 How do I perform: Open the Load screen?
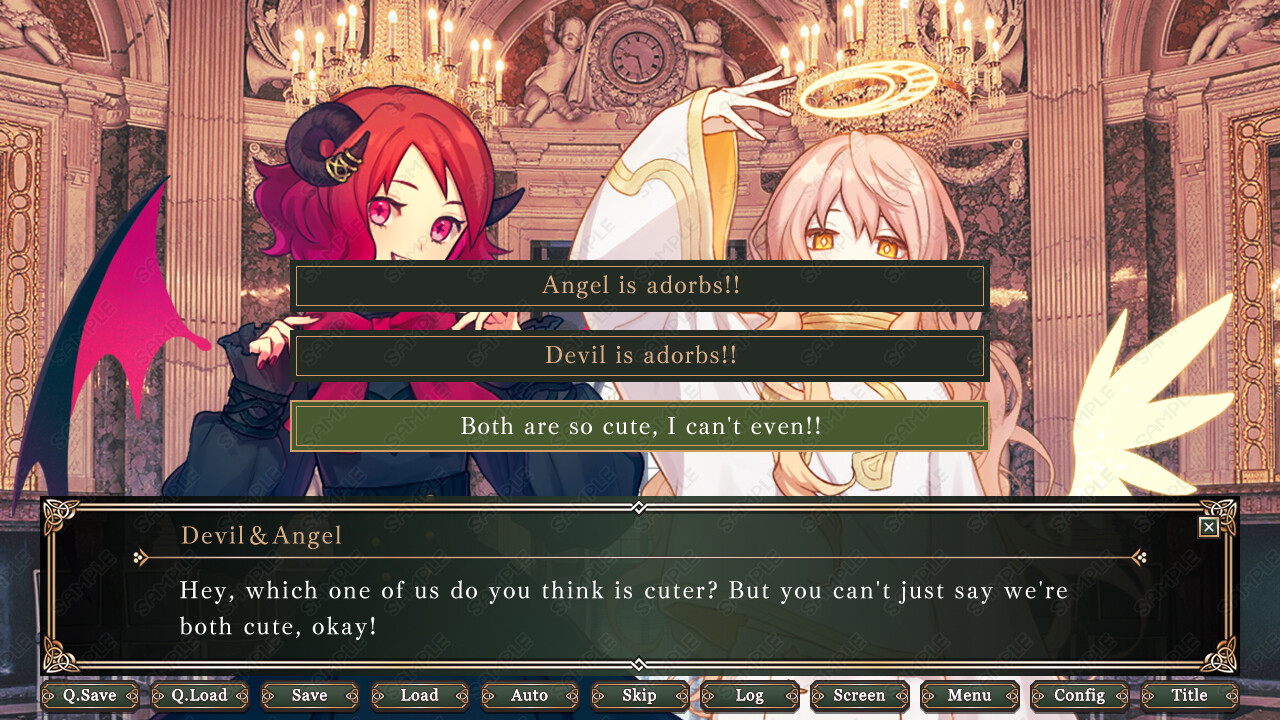pyautogui.click(x=420, y=695)
